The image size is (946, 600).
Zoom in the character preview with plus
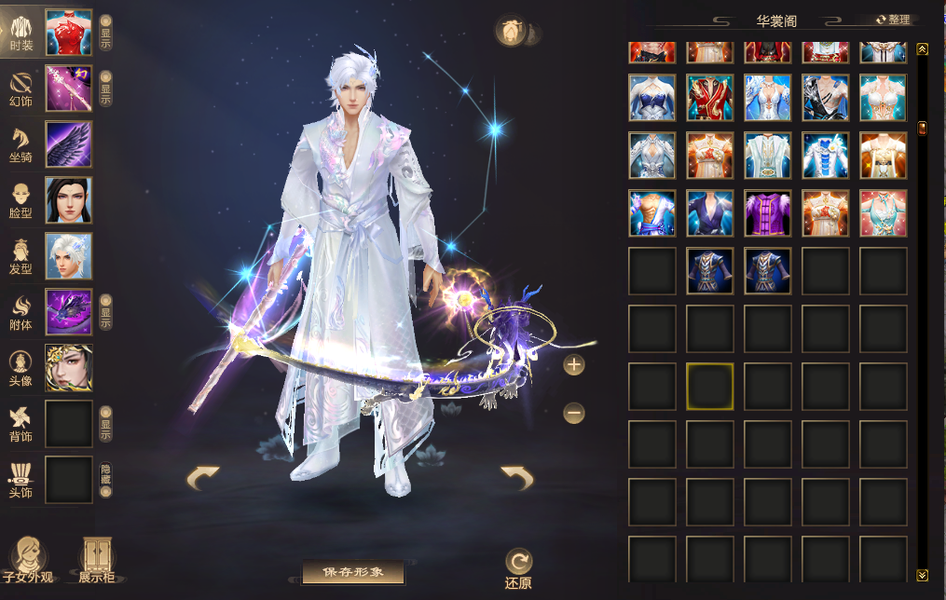(574, 365)
